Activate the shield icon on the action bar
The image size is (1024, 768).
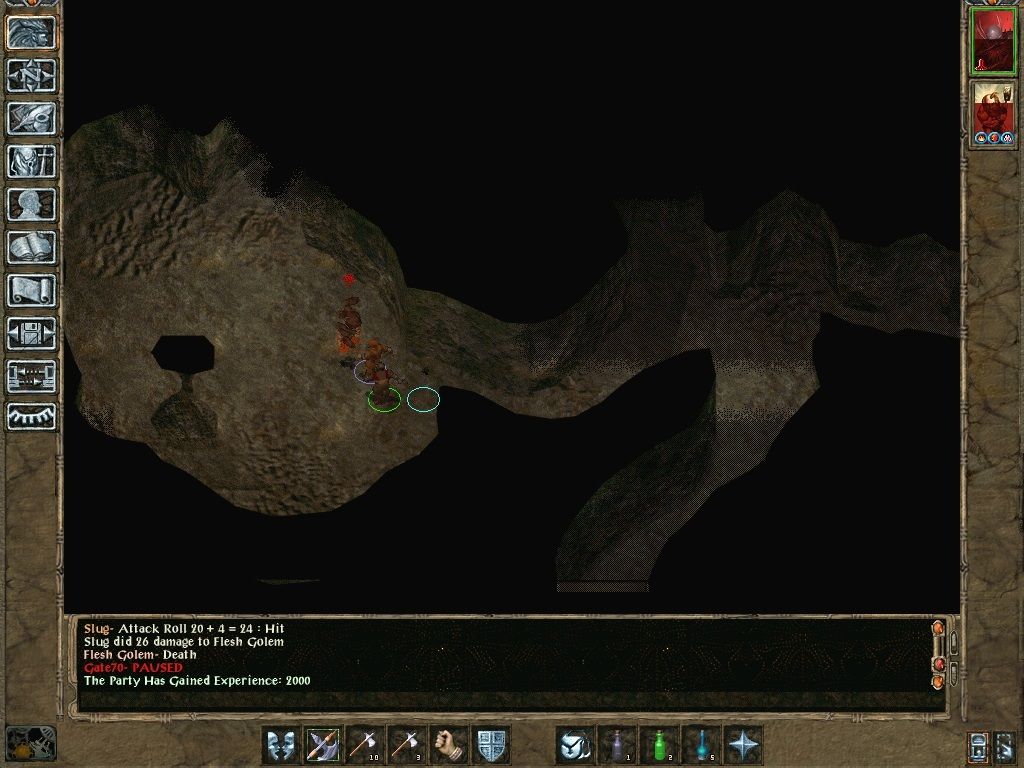tap(491, 745)
